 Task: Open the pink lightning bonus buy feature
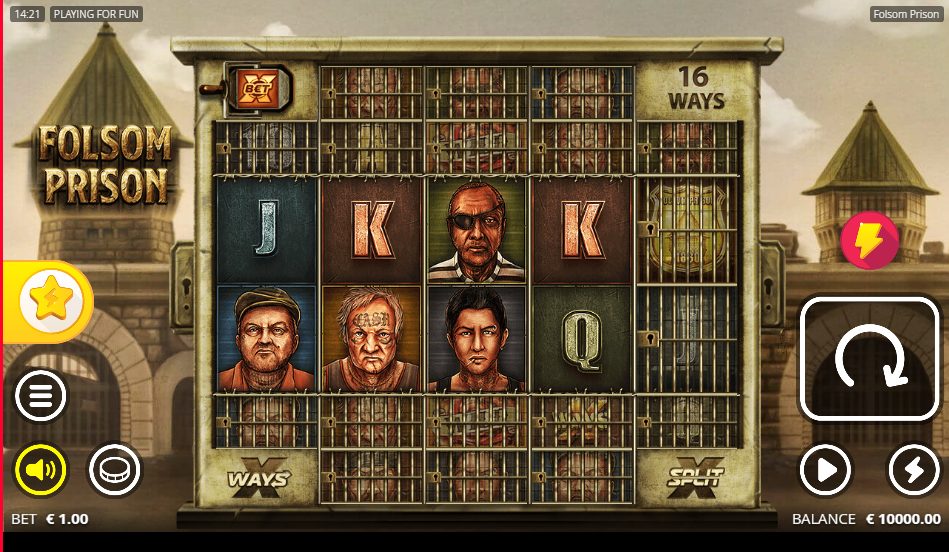[x=869, y=241]
